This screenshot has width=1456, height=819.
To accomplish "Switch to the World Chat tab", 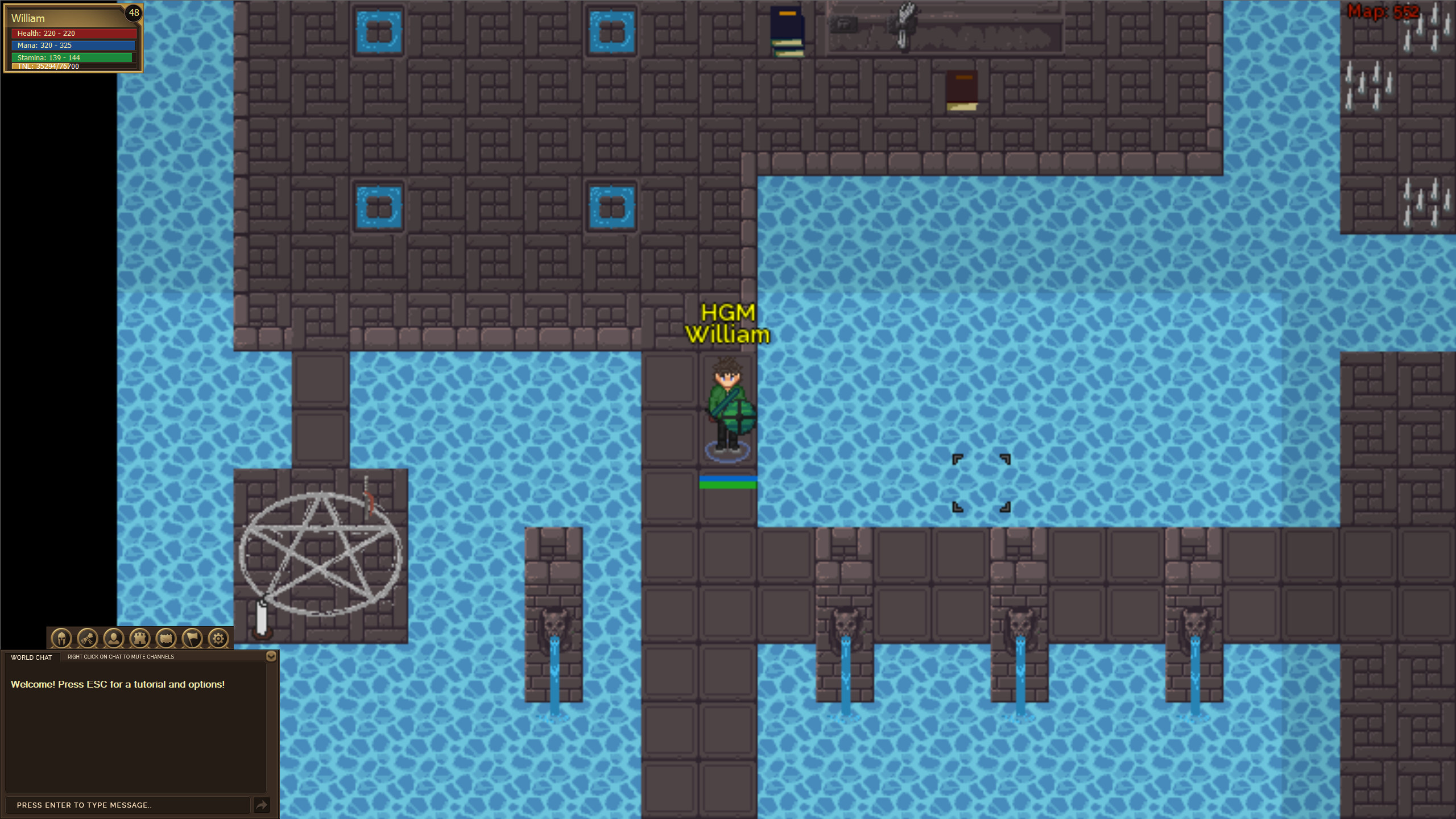I will click(x=31, y=657).
